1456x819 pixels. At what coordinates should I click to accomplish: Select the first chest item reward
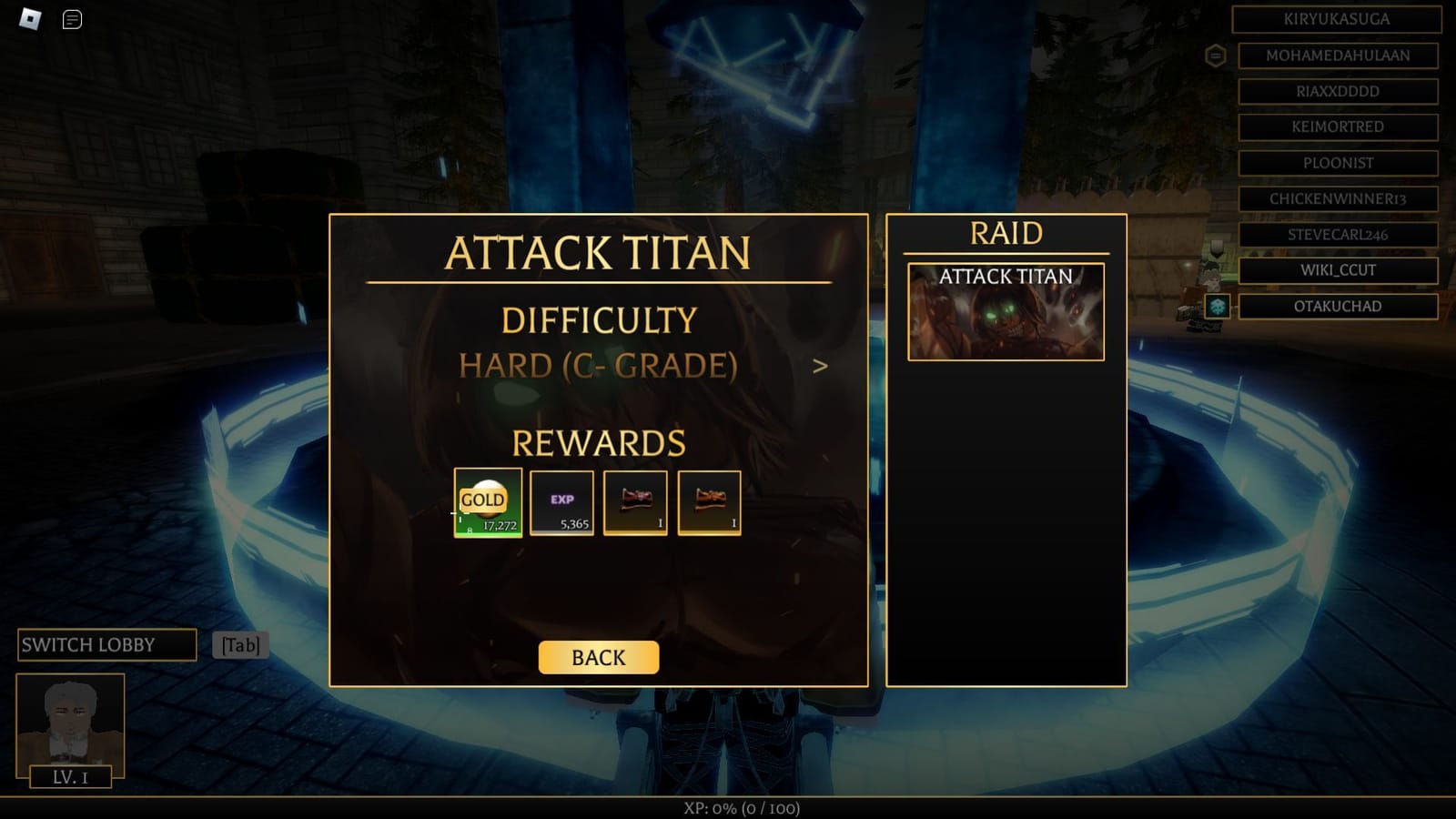coord(634,503)
